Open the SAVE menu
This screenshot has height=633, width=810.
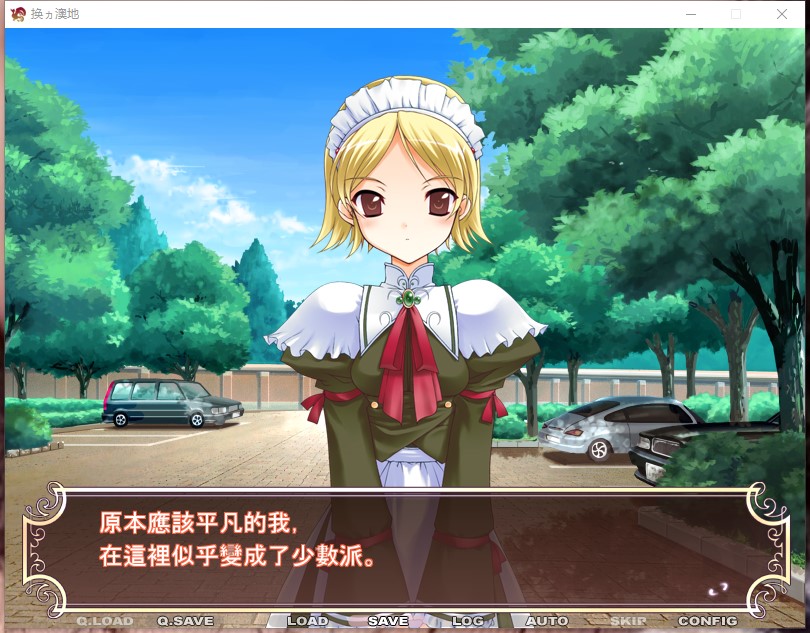click(x=388, y=621)
